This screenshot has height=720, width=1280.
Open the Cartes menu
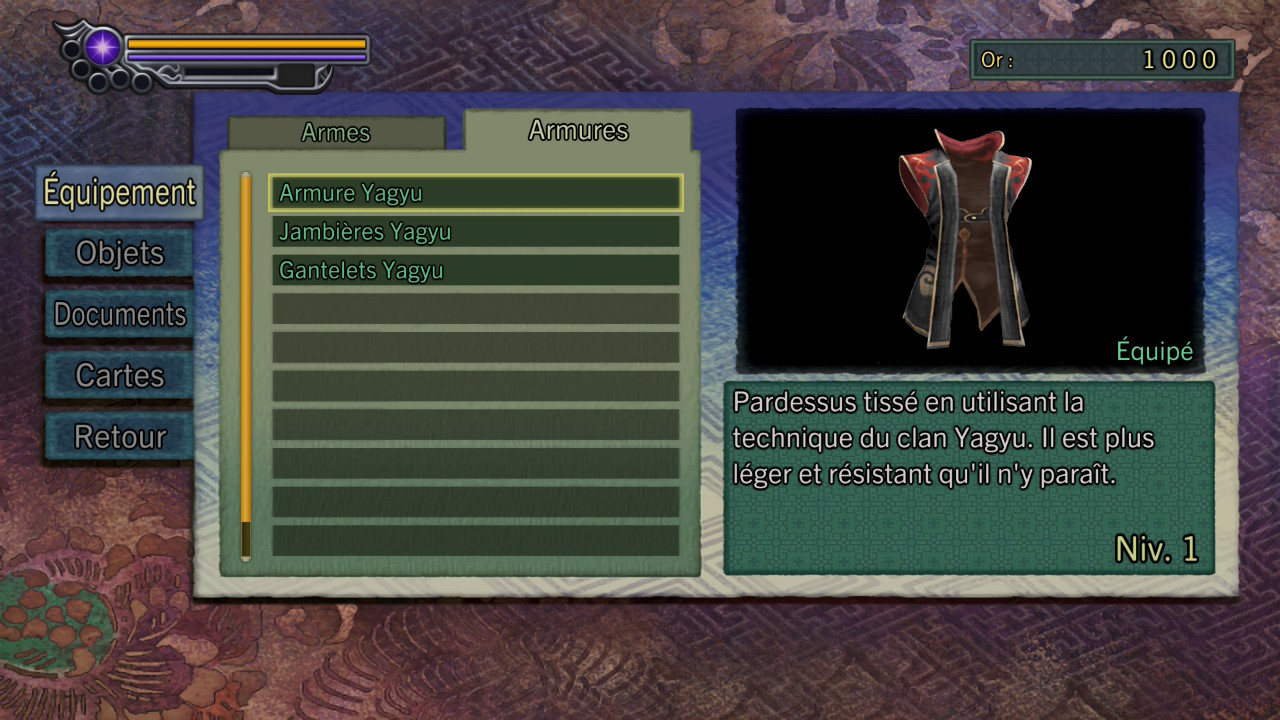pyautogui.click(x=119, y=376)
